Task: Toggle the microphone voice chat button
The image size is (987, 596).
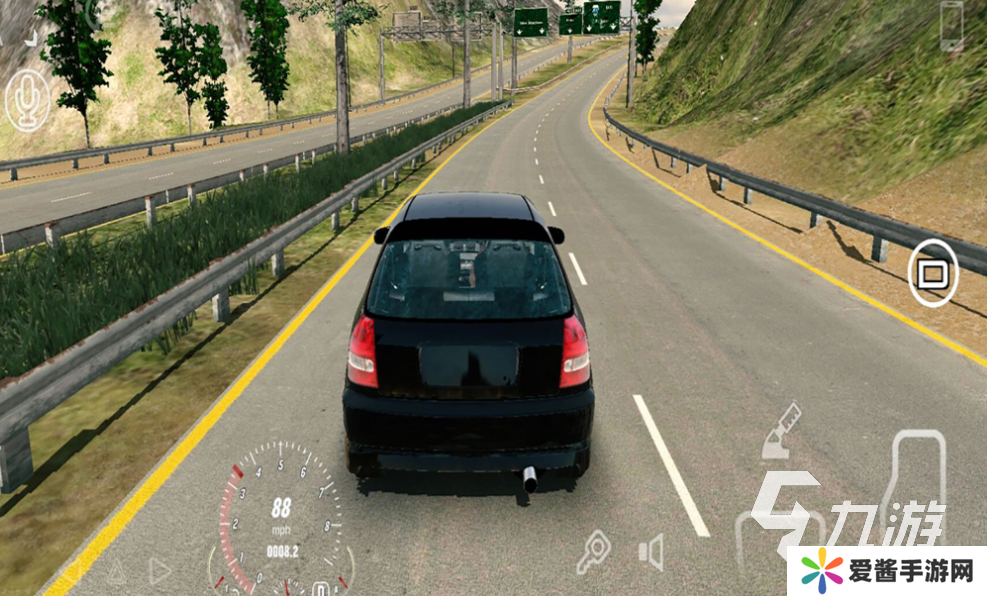Action: tap(27, 100)
